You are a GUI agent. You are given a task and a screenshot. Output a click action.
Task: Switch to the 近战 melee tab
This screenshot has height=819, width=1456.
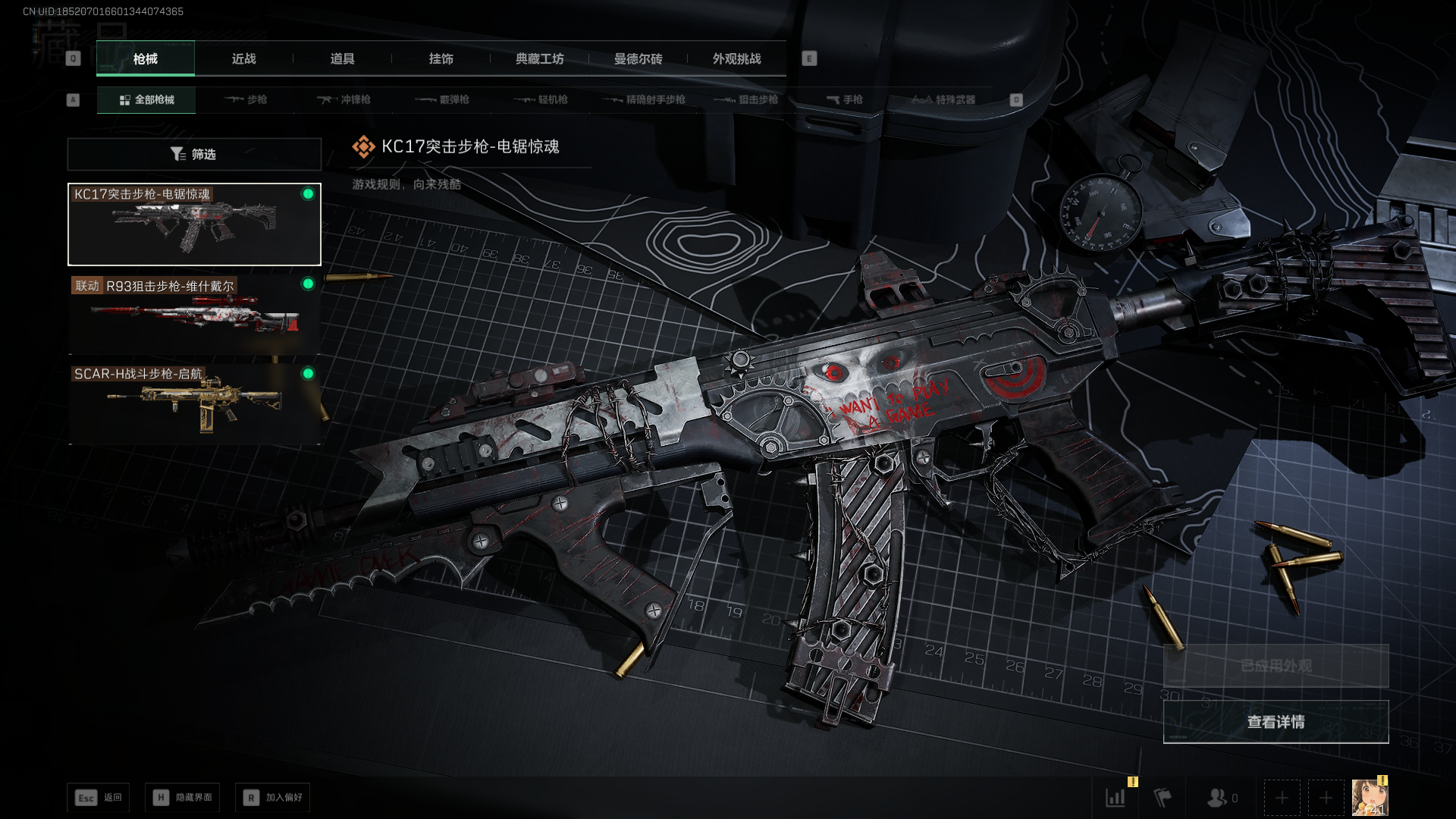(x=243, y=59)
